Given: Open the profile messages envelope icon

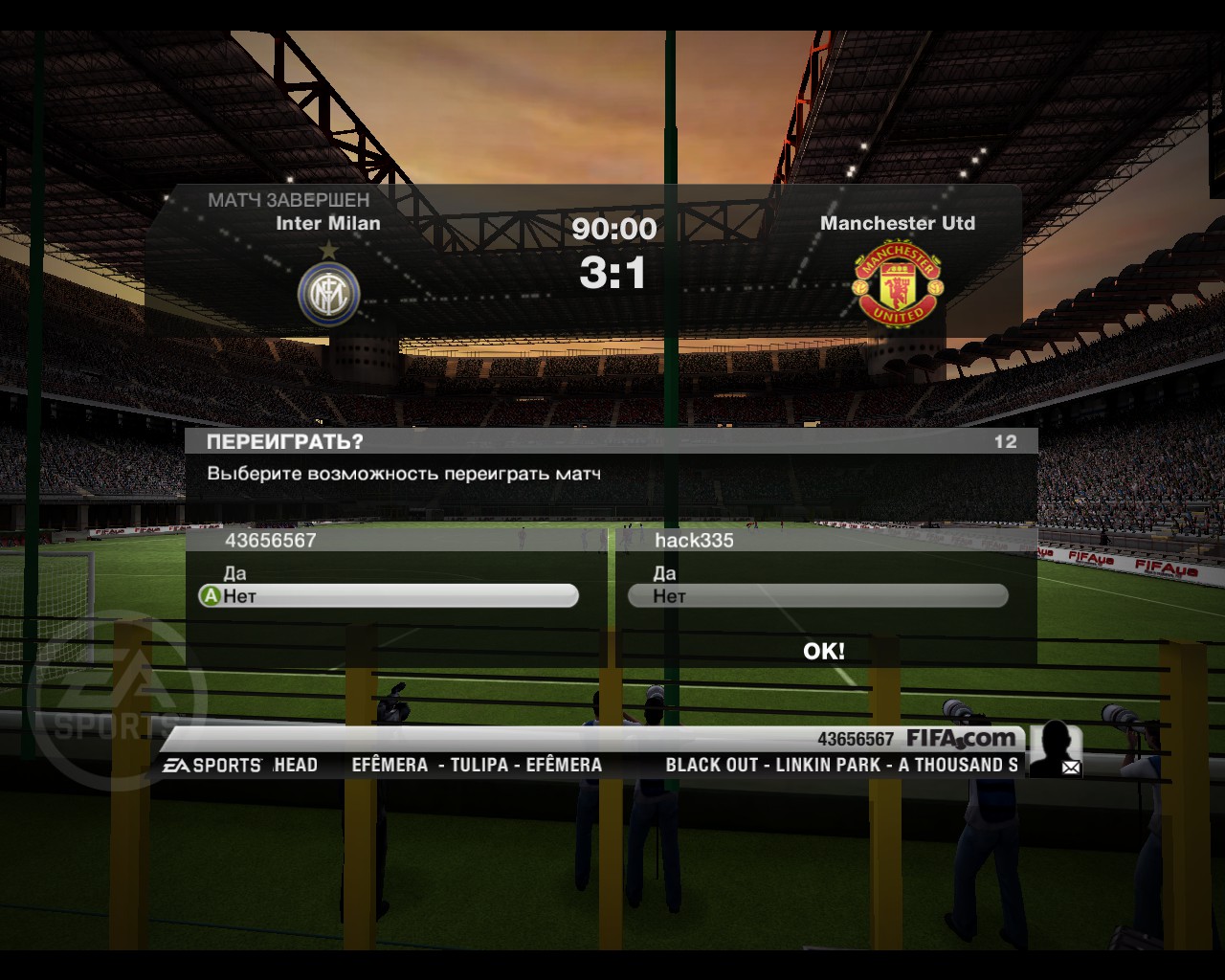Looking at the screenshot, I should pyautogui.click(x=1070, y=767).
